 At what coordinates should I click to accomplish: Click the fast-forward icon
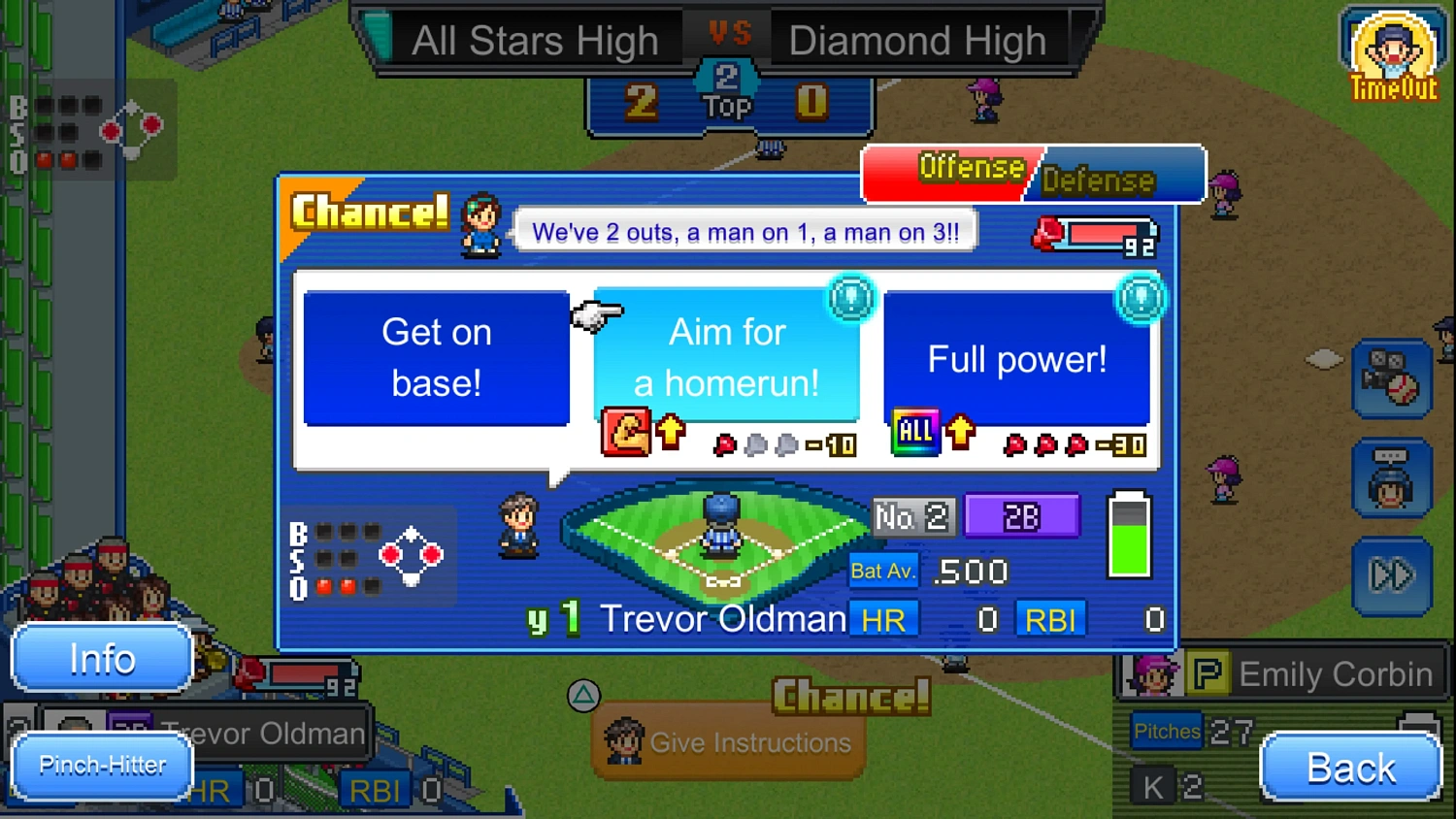[x=1392, y=574]
